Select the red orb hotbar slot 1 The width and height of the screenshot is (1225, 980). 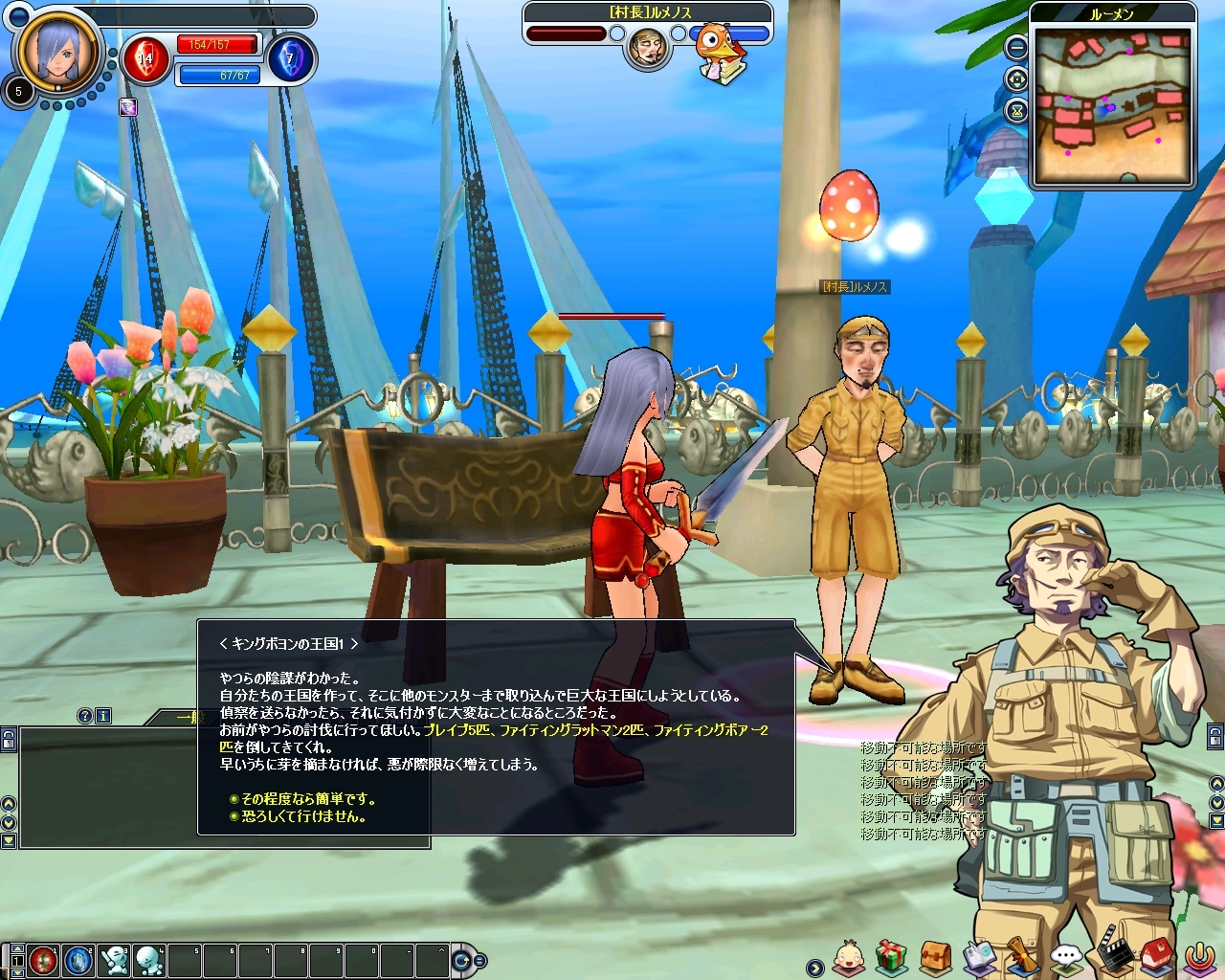point(43,959)
